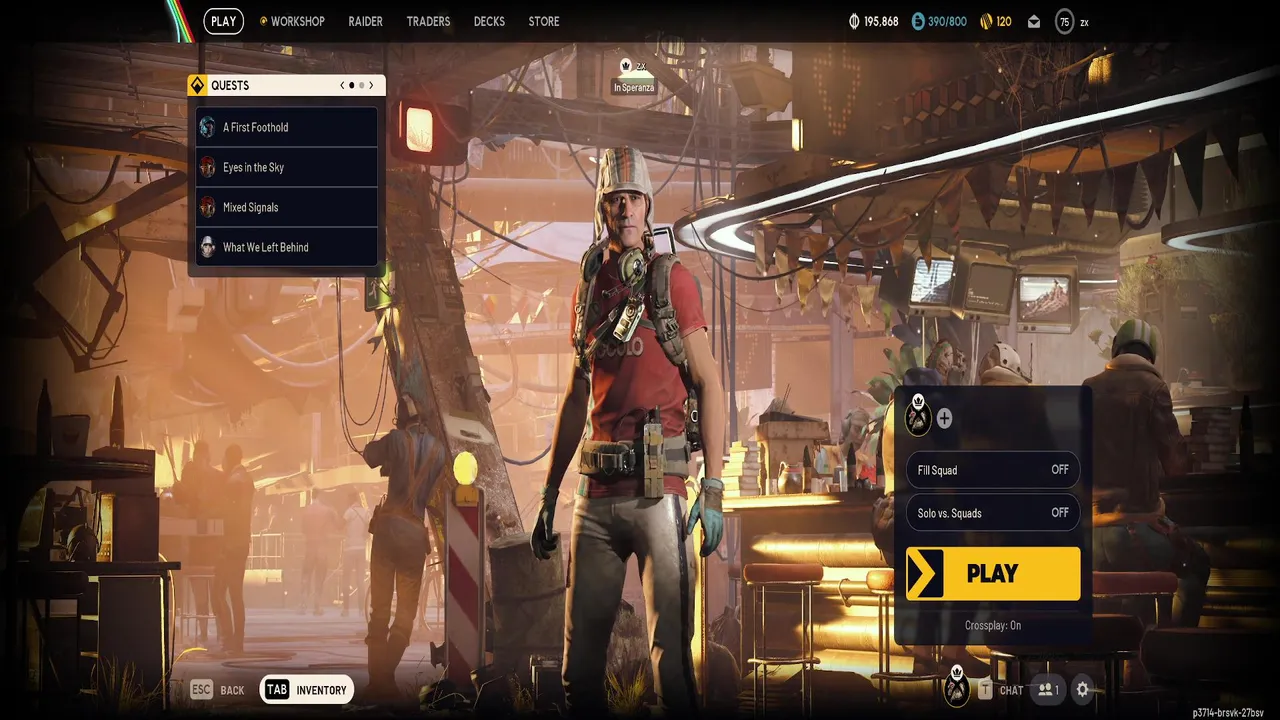Start matchmaking with the yellow PLAY button
The image size is (1280, 720).
993,573
